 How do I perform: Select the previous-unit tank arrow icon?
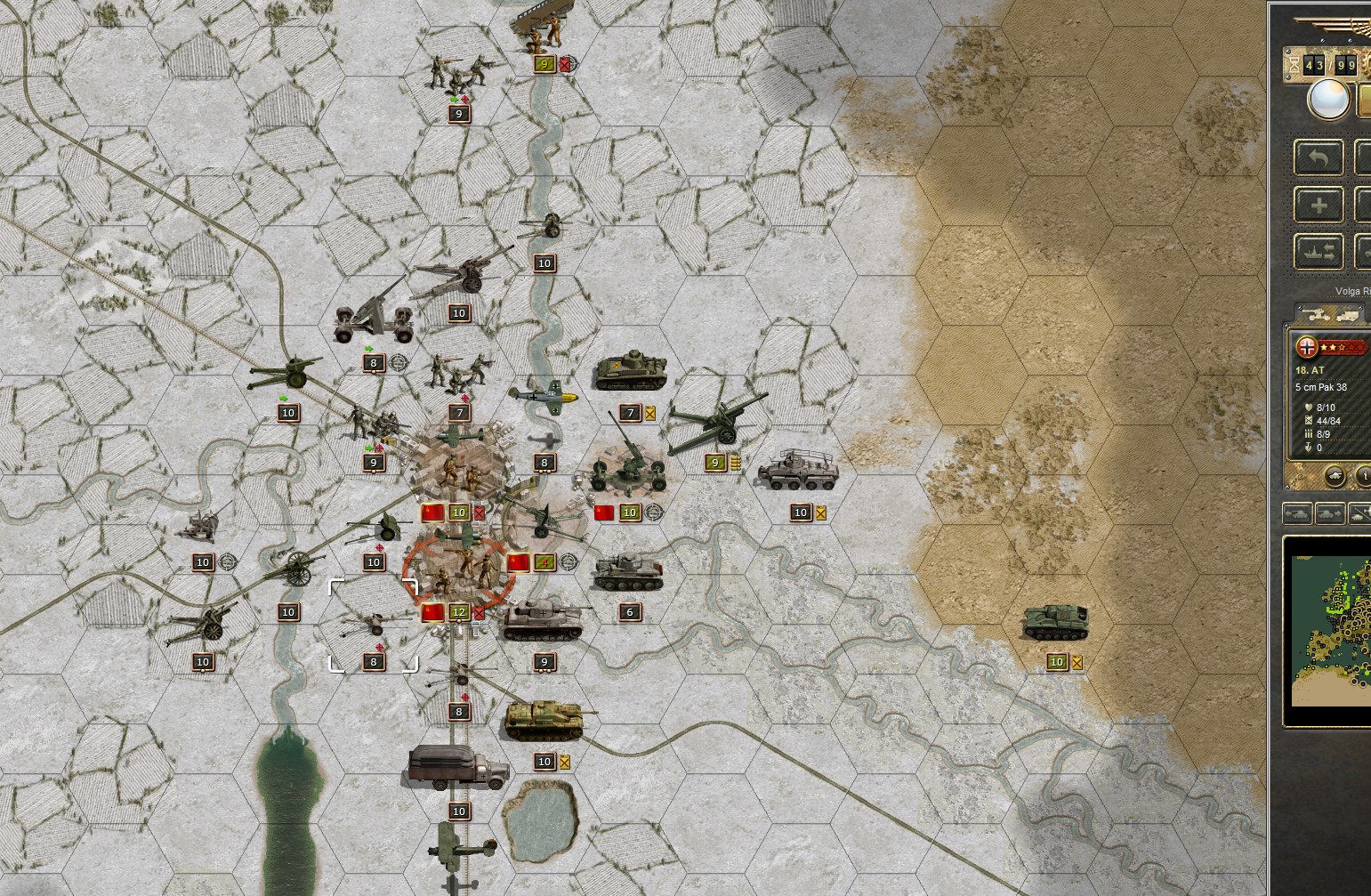click(1297, 514)
